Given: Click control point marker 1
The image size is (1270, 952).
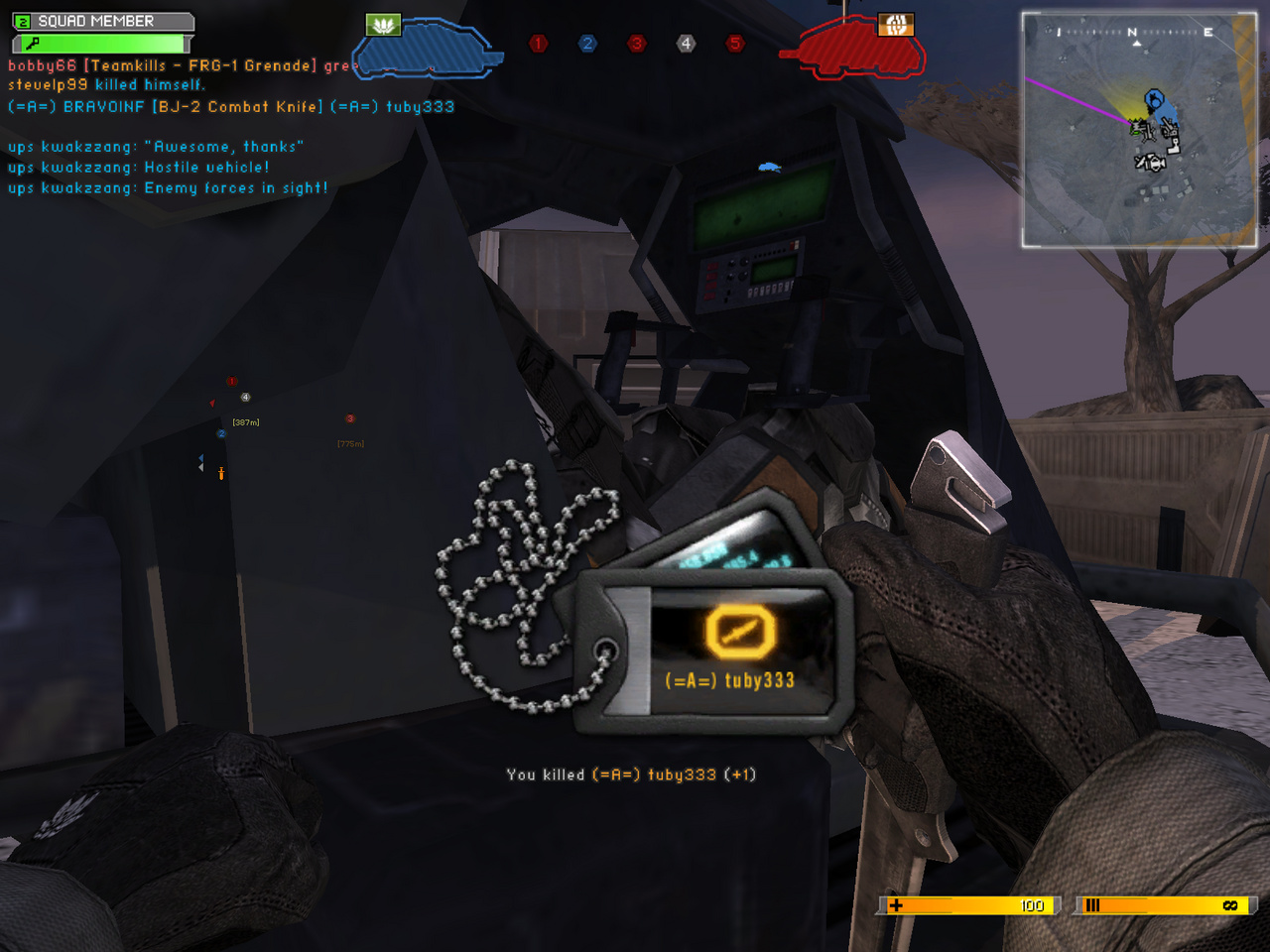Looking at the screenshot, I should tap(538, 44).
